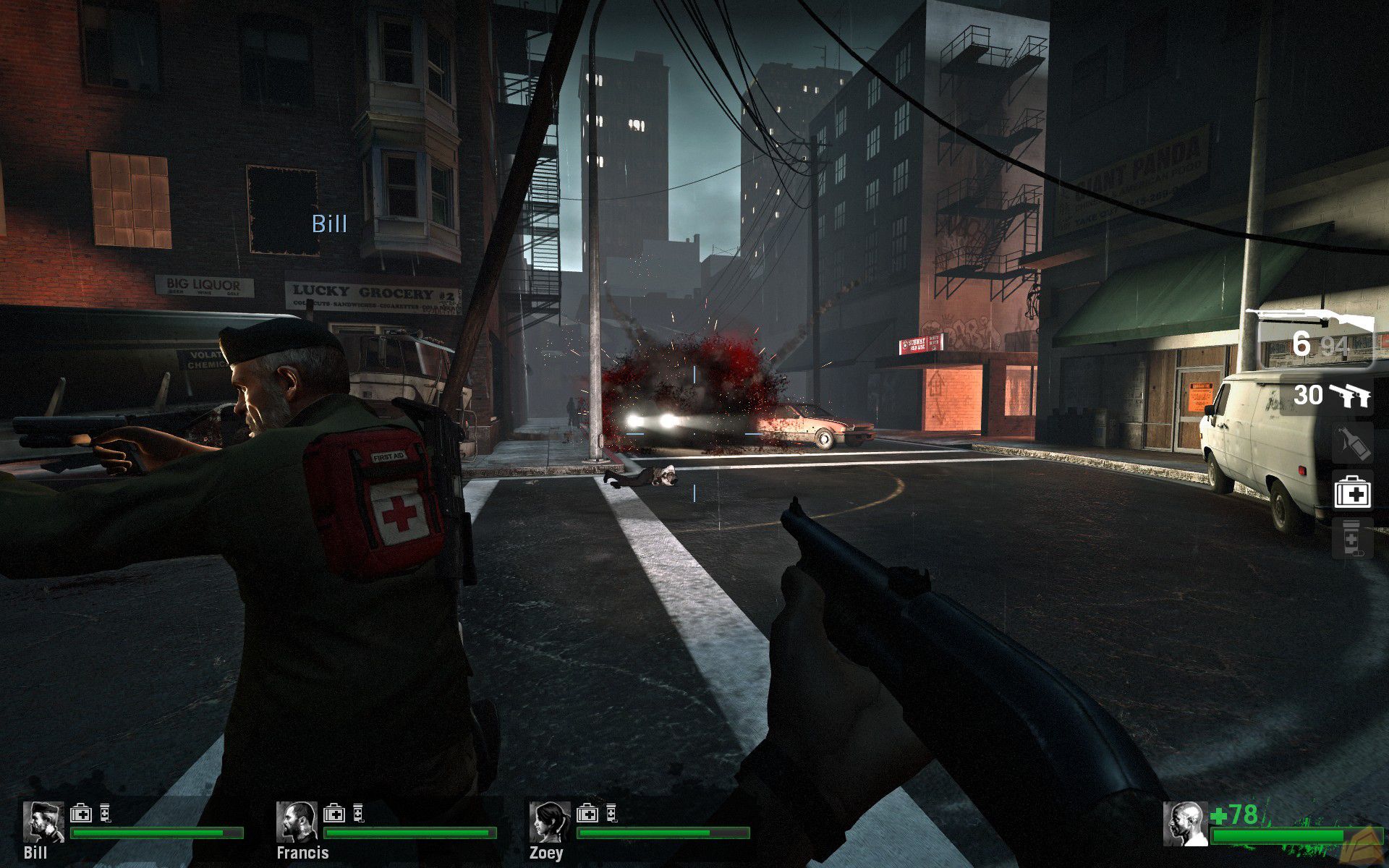Select the pain pills slot
Screen dimensions: 1389x868
(x=1351, y=539)
